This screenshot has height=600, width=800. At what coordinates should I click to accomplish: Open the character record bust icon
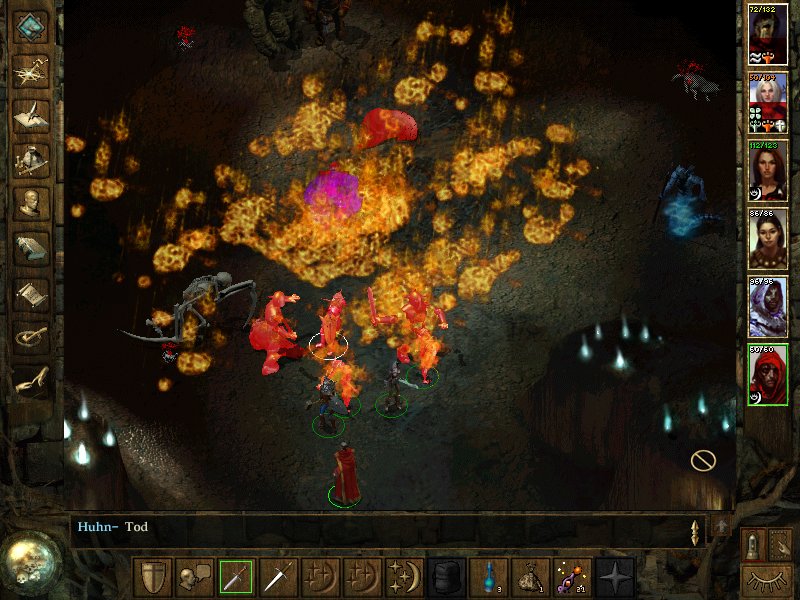click(x=32, y=203)
